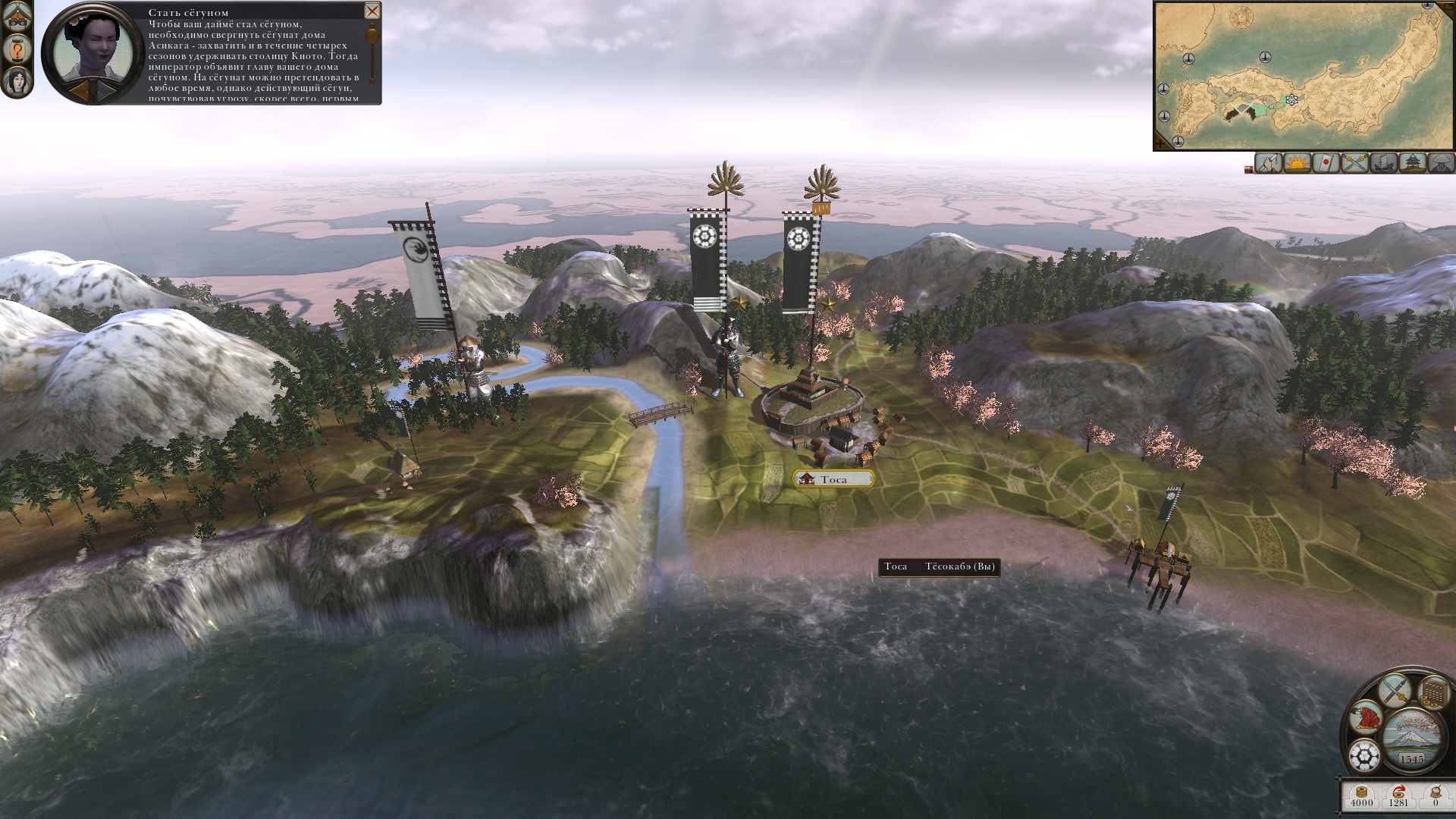Screen dimensions: 1456x819
Task: Open the bowing figure diplomacy panel
Action: (x=1367, y=717)
